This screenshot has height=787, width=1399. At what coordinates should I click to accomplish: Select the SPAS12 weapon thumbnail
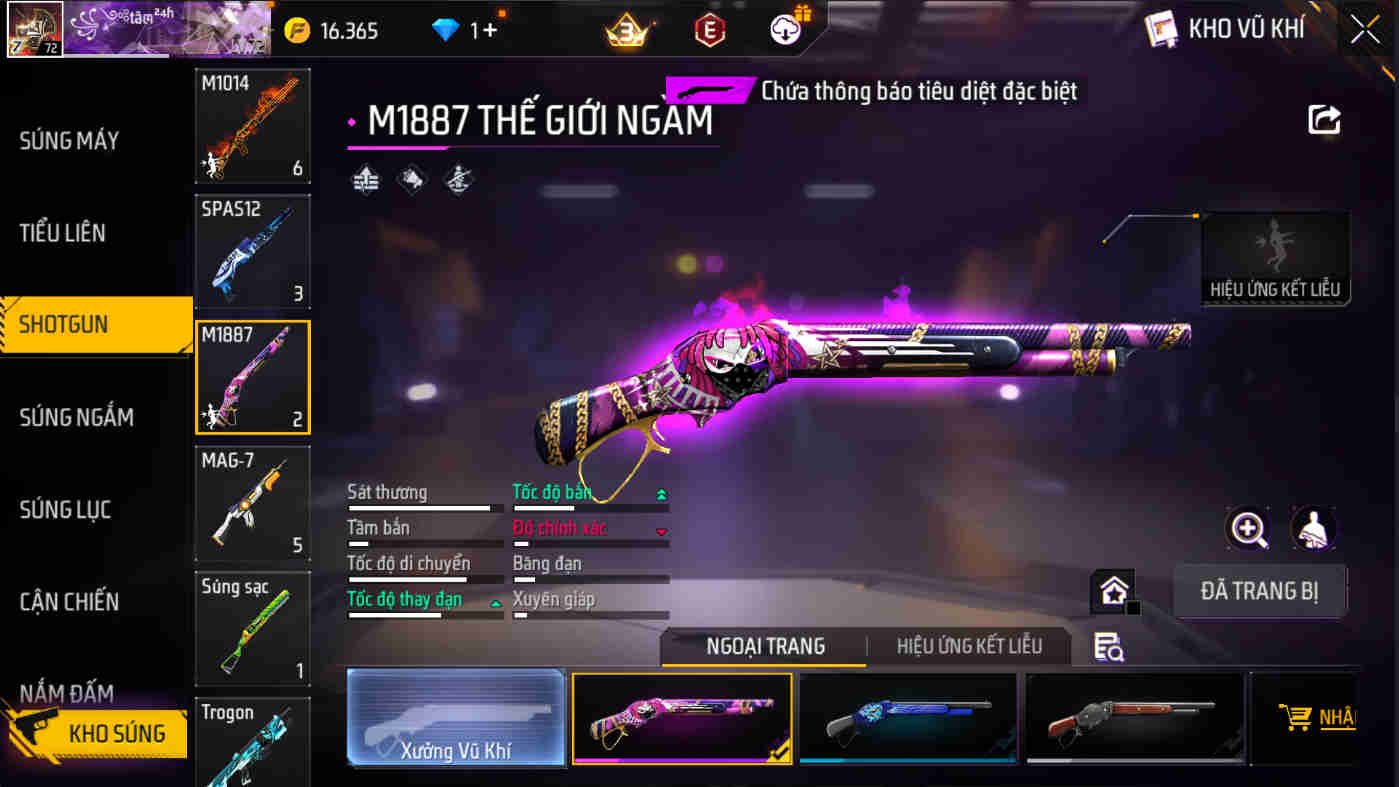pyautogui.click(x=252, y=251)
